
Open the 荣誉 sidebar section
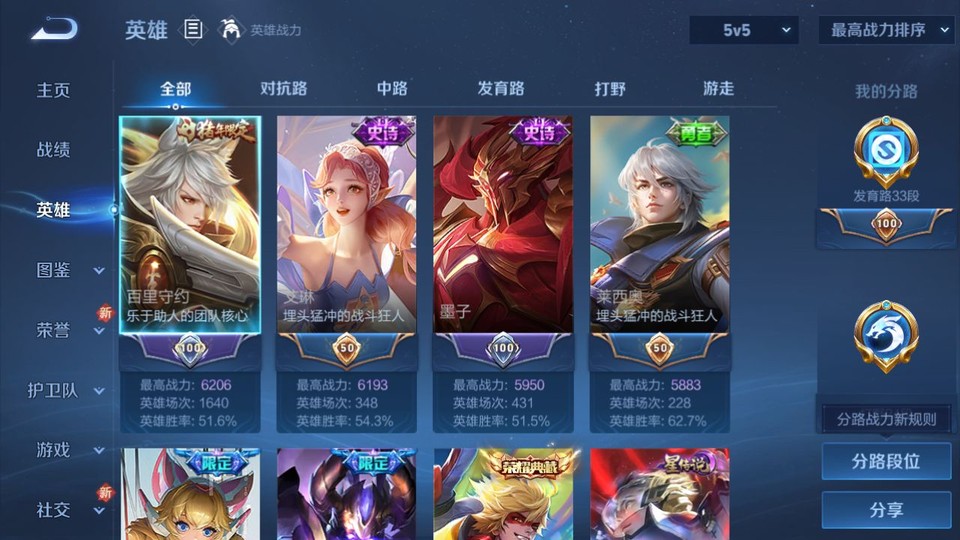click(68, 330)
